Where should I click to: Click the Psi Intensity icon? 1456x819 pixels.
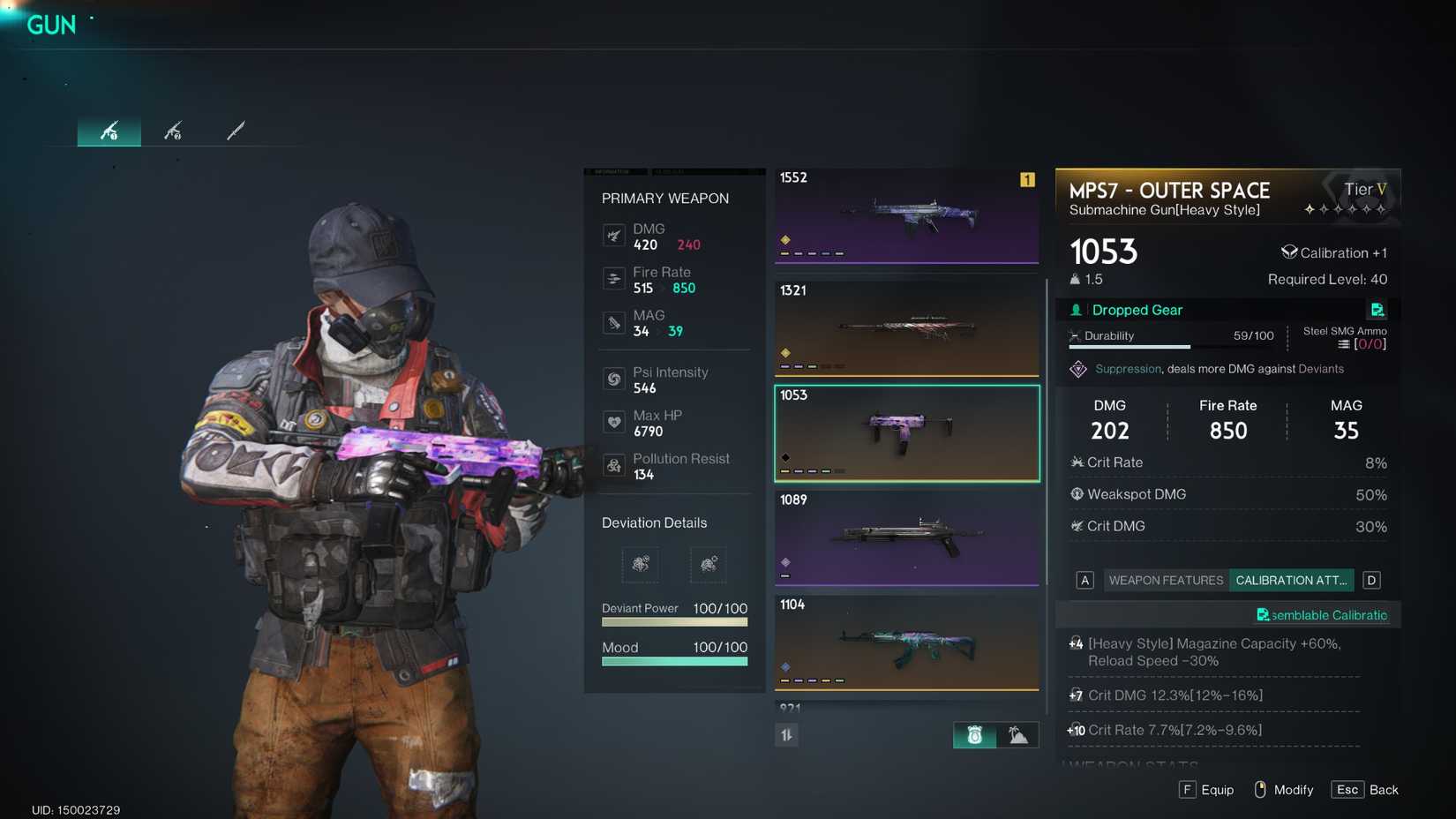point(613,379)
